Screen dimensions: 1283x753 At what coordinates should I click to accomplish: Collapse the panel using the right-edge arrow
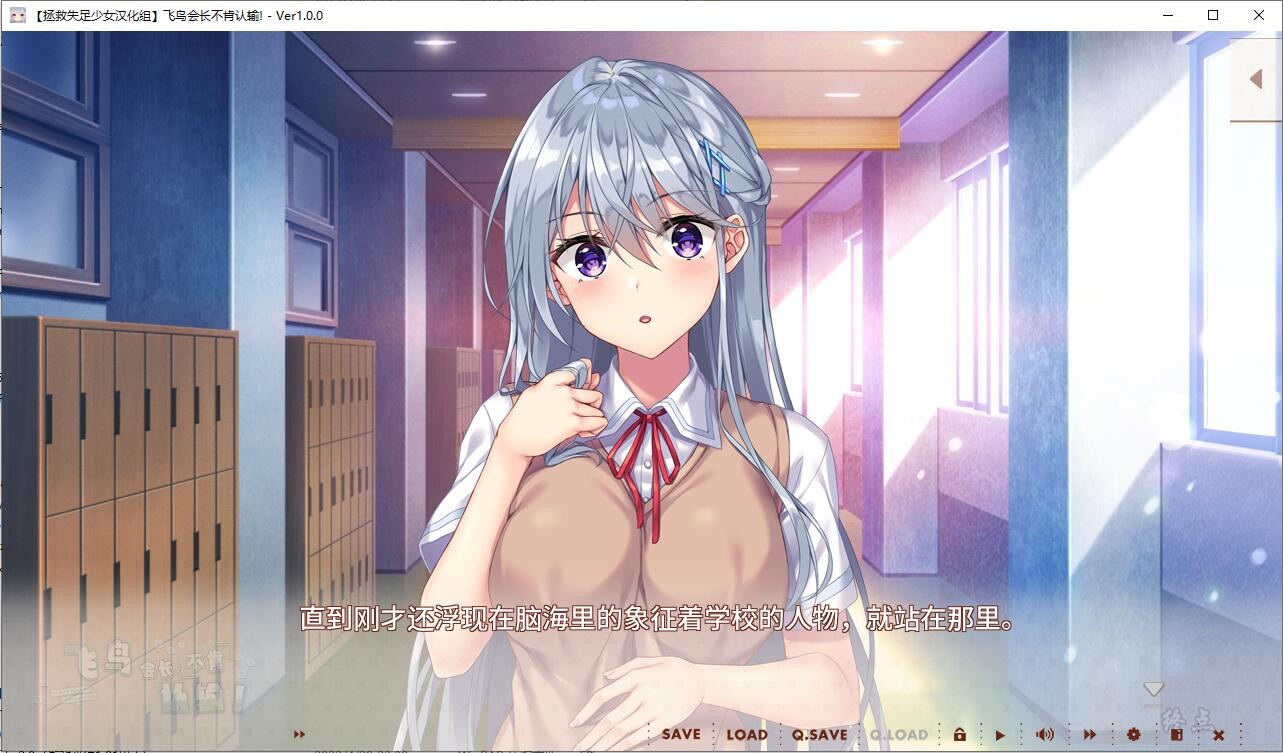pos(1257,79)
